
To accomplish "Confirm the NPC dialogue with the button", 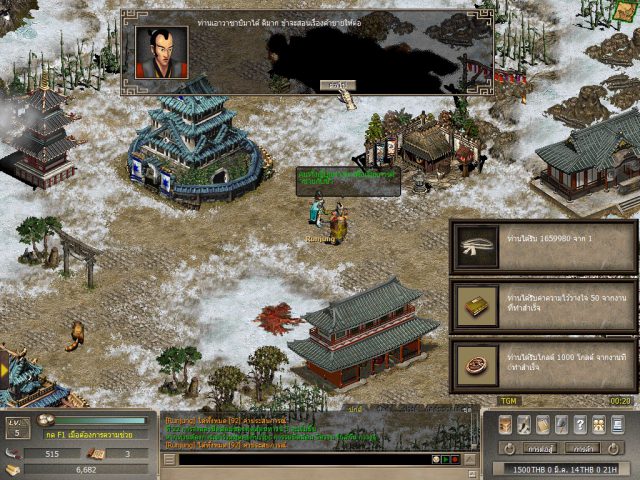I will pyautogui.click(x=339, y=85).
